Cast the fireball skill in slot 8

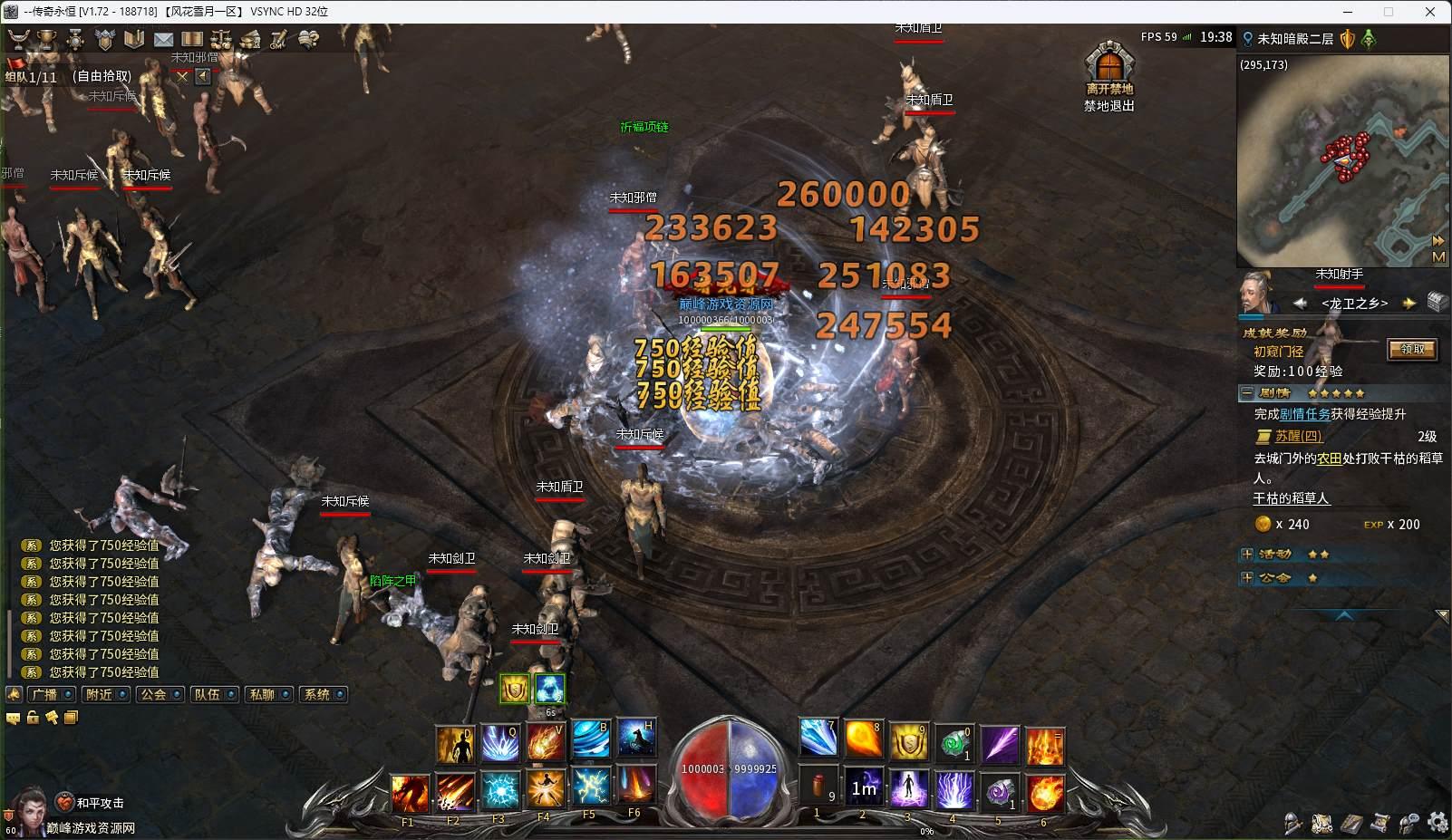[863, 740]
